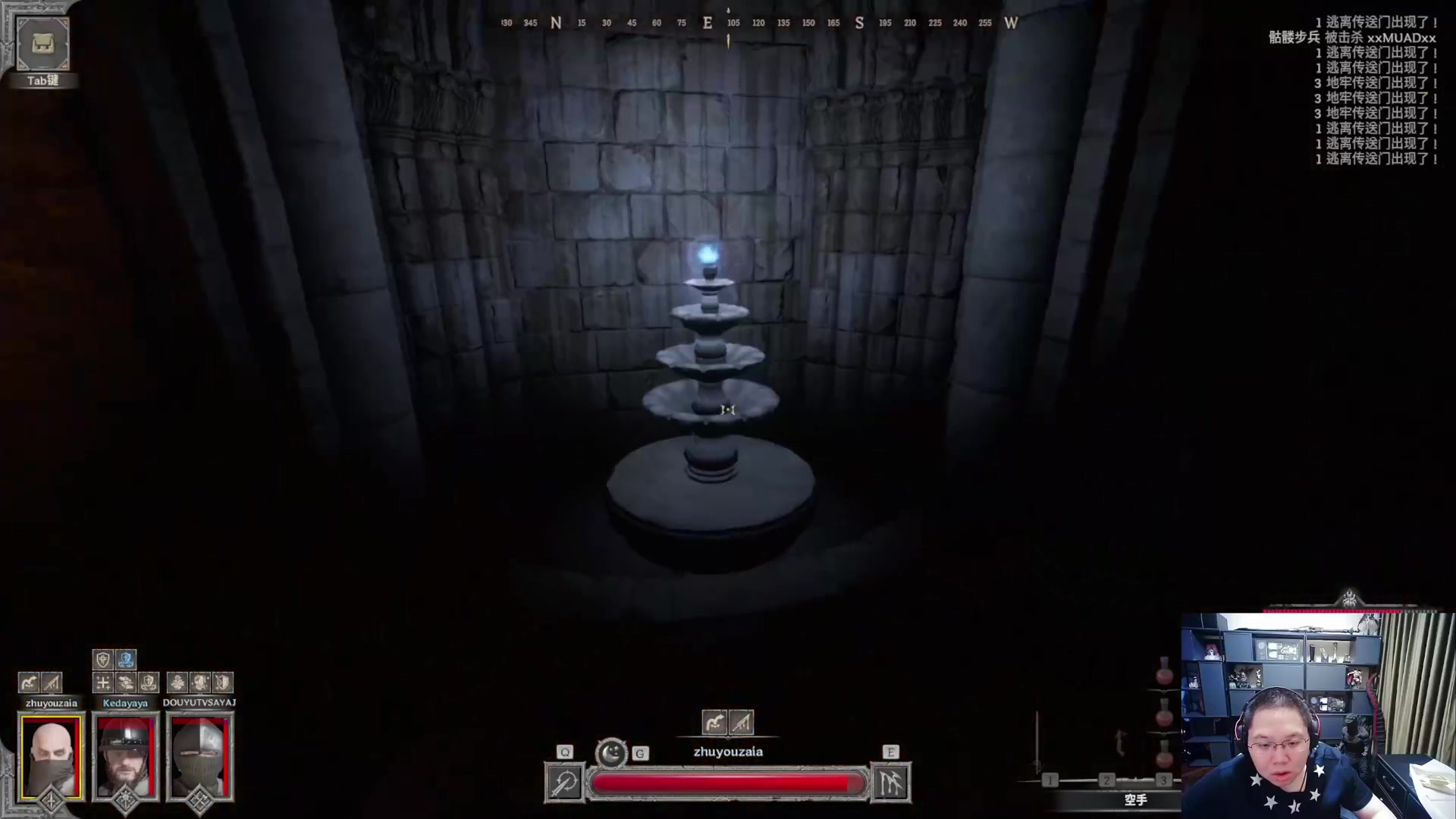Activate the spinning sword skill icon
1456x819 pixels.
click(x=564, y=783)
